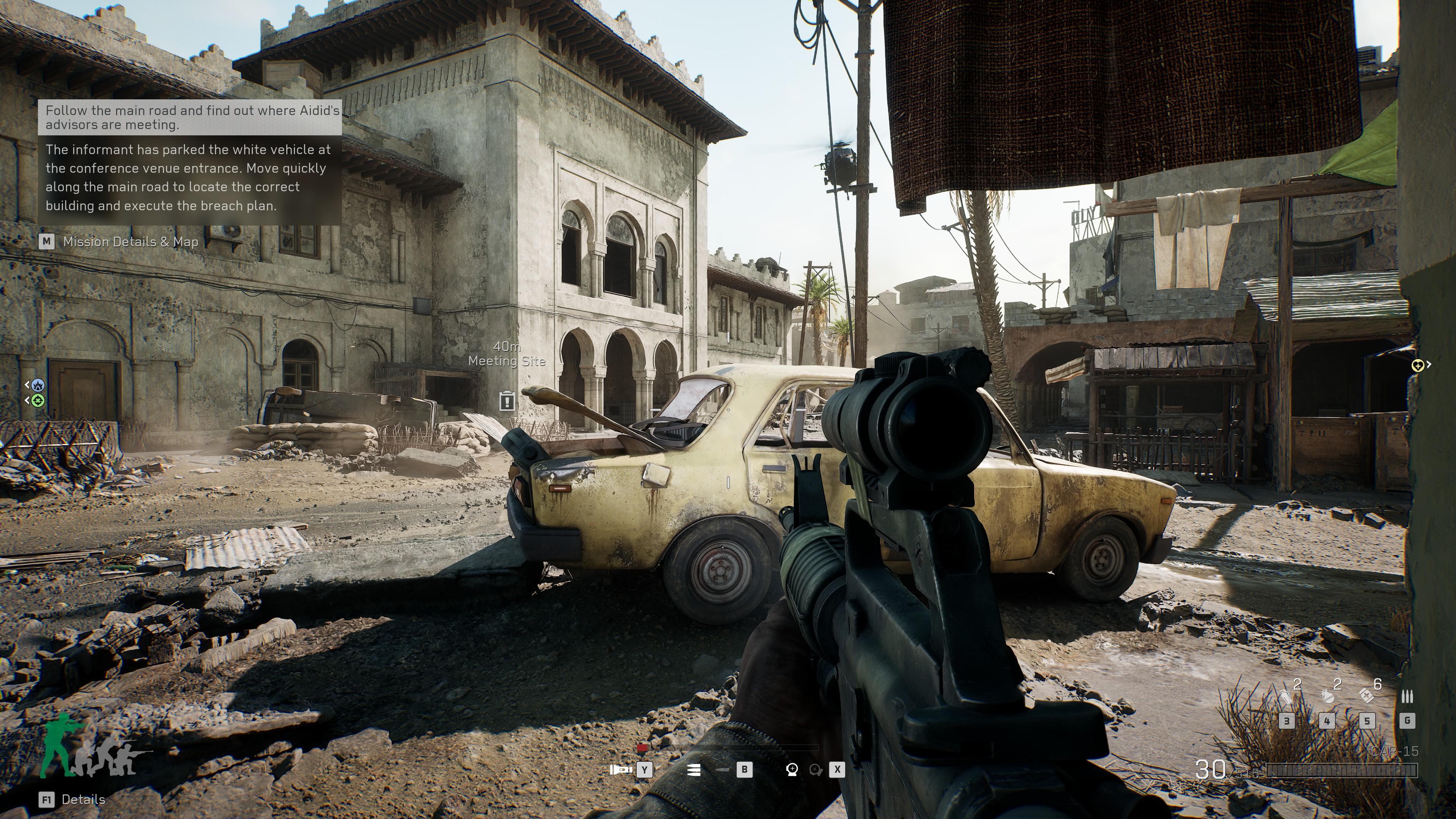1456x819 pixels.
Task: Open squad Details label
Action: (x=83, y=799)
